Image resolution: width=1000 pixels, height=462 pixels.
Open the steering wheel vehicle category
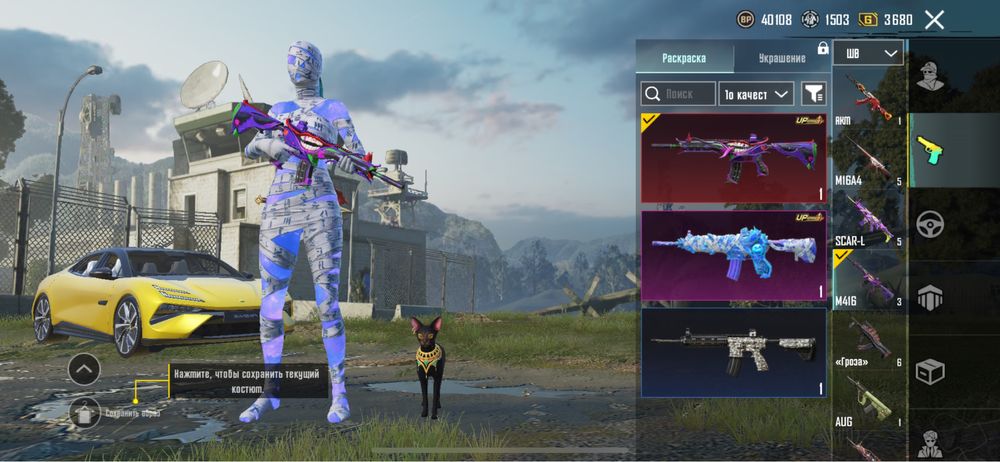click(x=931, y=223)
